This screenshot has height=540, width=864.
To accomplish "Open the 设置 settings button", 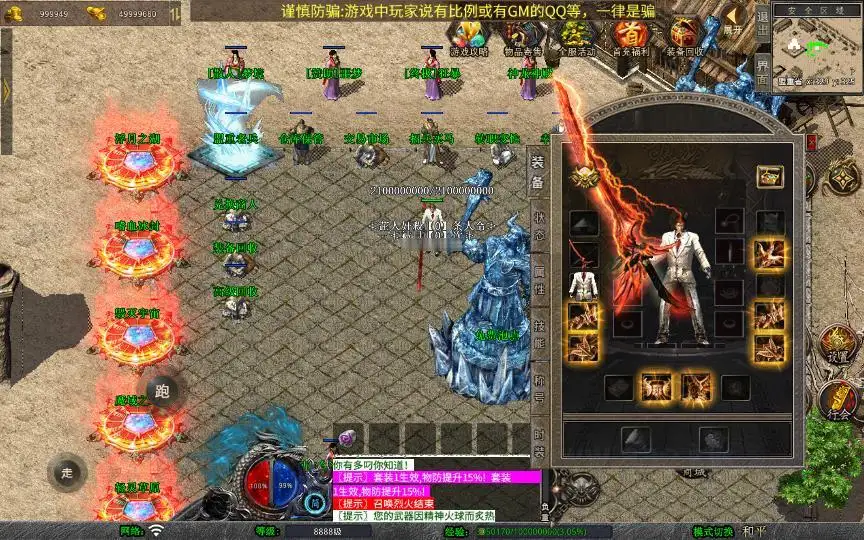I will coord(838,343).
